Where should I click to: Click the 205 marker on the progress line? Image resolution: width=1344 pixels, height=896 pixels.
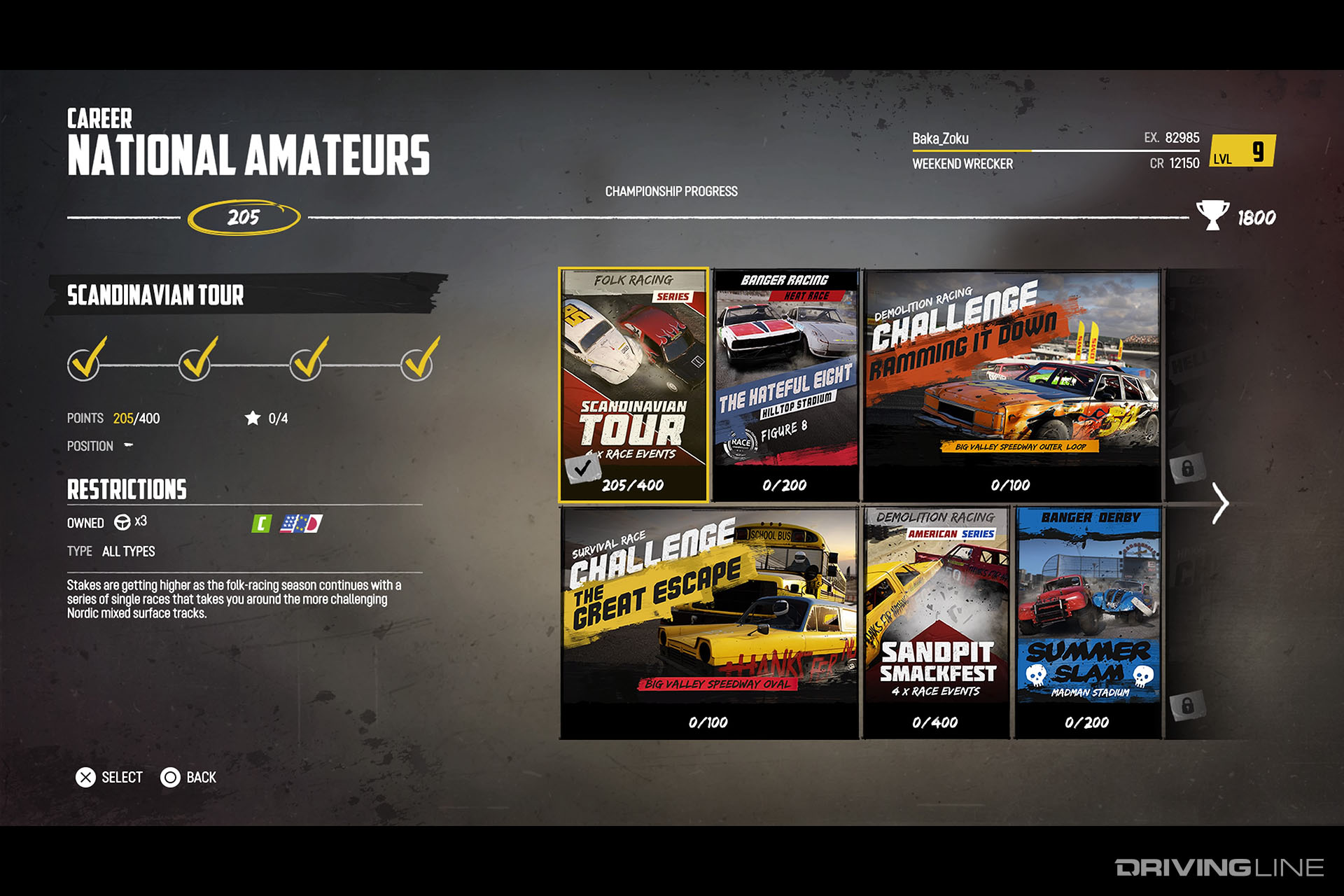tap(245, 216)
